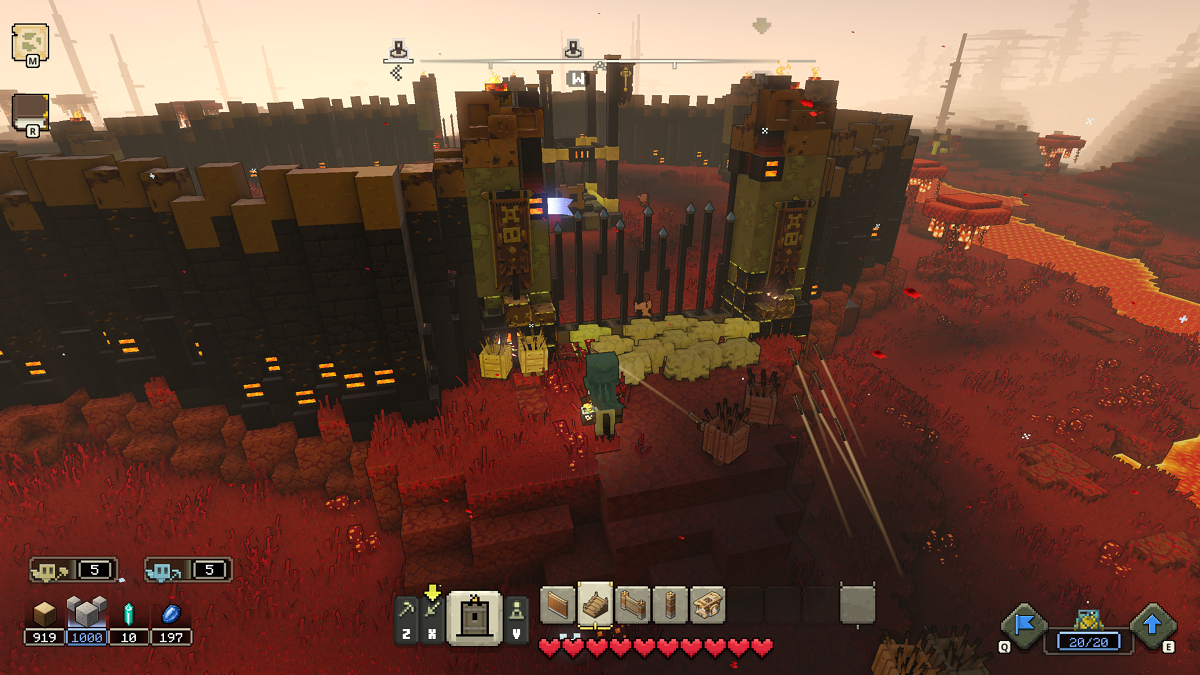
Task: Select the blue allay builder counter
Action: 188,570
